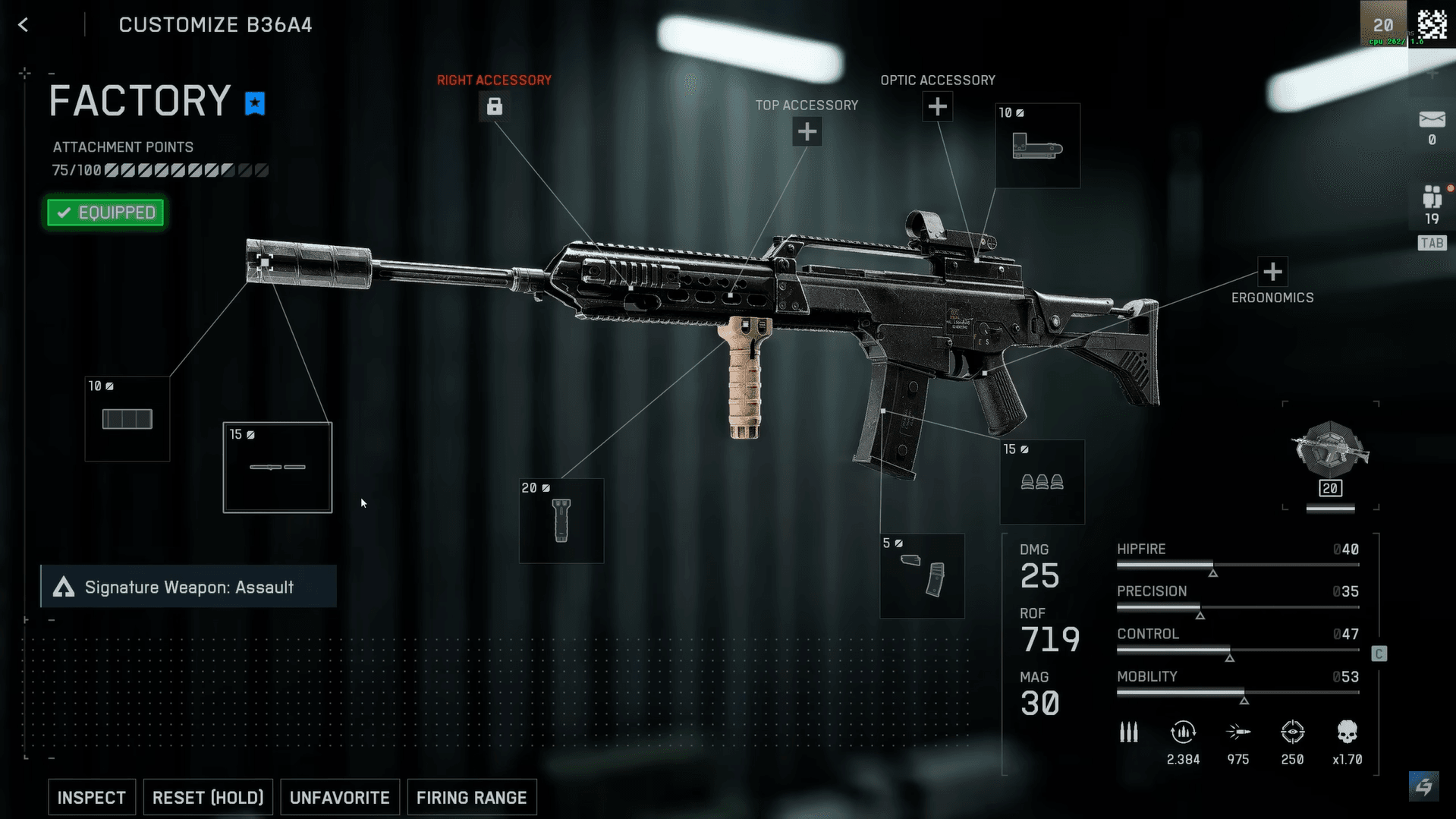Image resolution: width=1456 pixels, height=819 pixels.
Task: Click the Inspect button
Action: coord(92,797)
